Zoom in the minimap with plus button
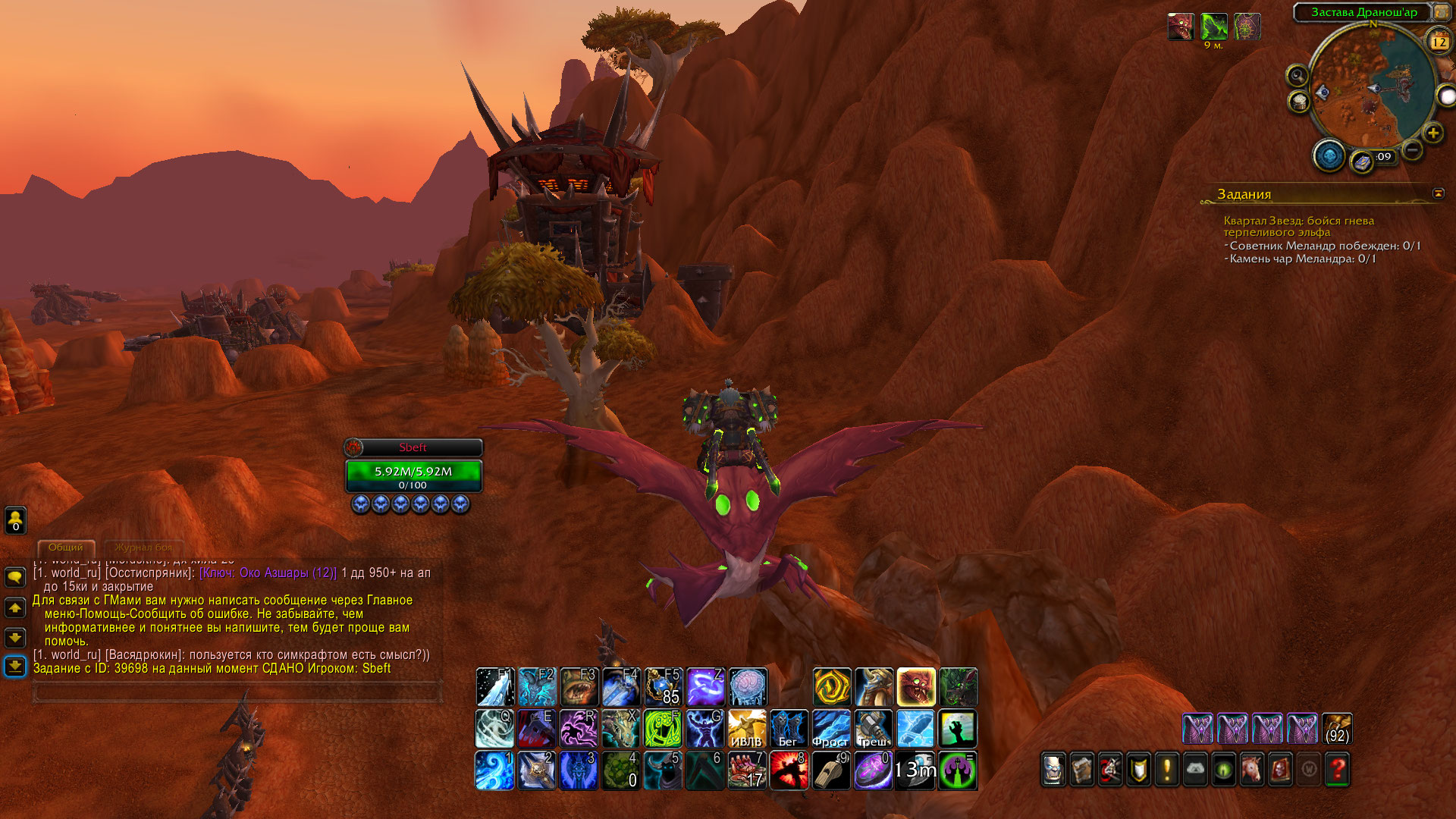Screen dimensions: 1456x819 pos(1432,133)
